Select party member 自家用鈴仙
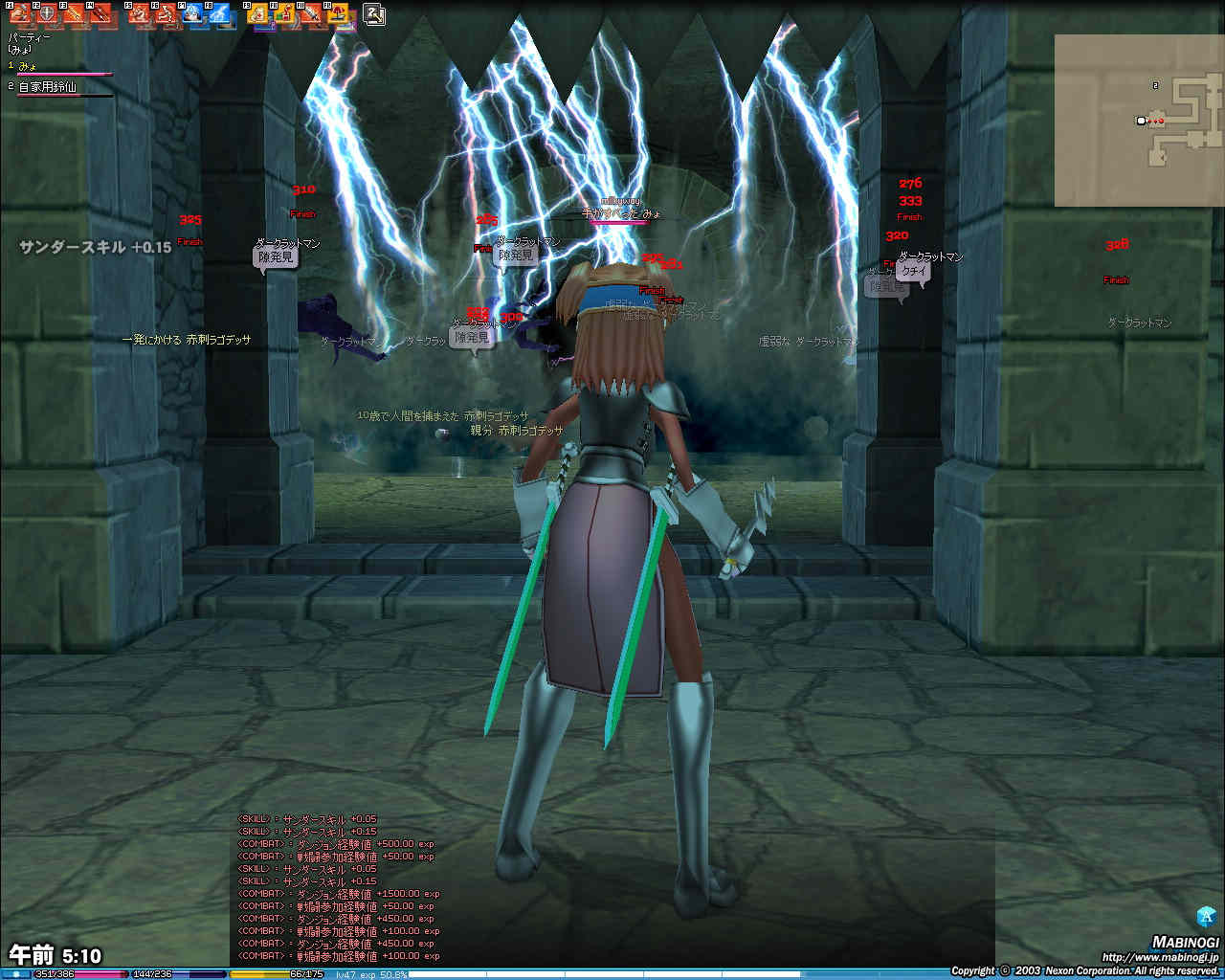1225x980 pixels. coord(48,87)
